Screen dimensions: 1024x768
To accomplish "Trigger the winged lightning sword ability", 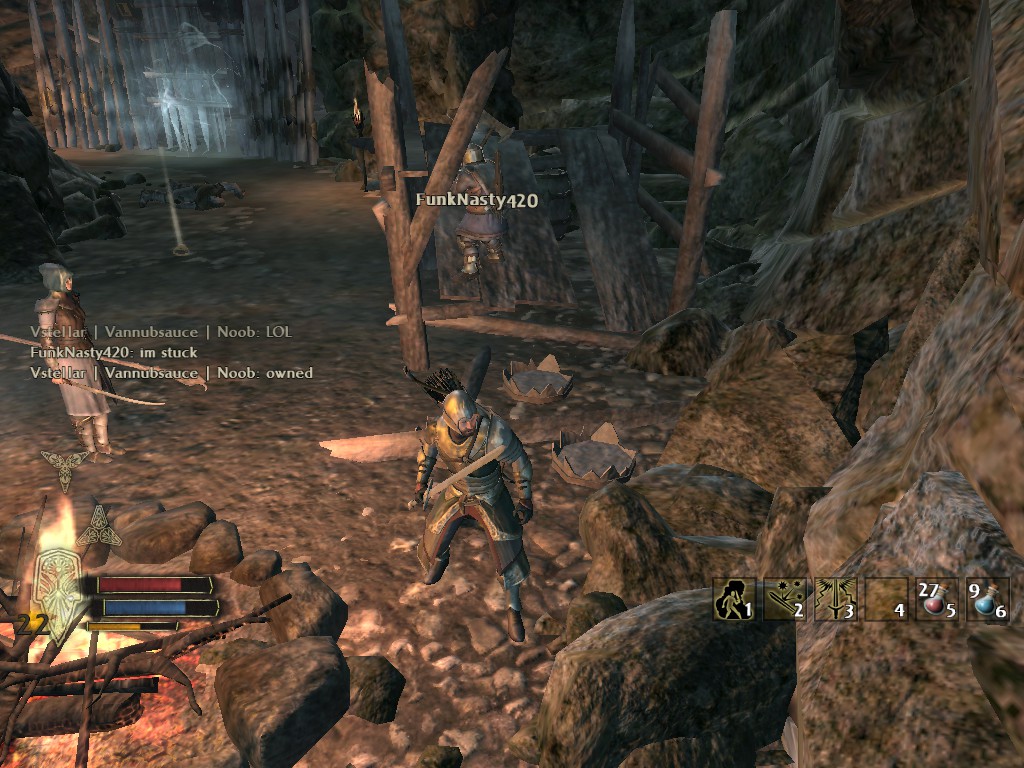I will (x=836, y=600).
